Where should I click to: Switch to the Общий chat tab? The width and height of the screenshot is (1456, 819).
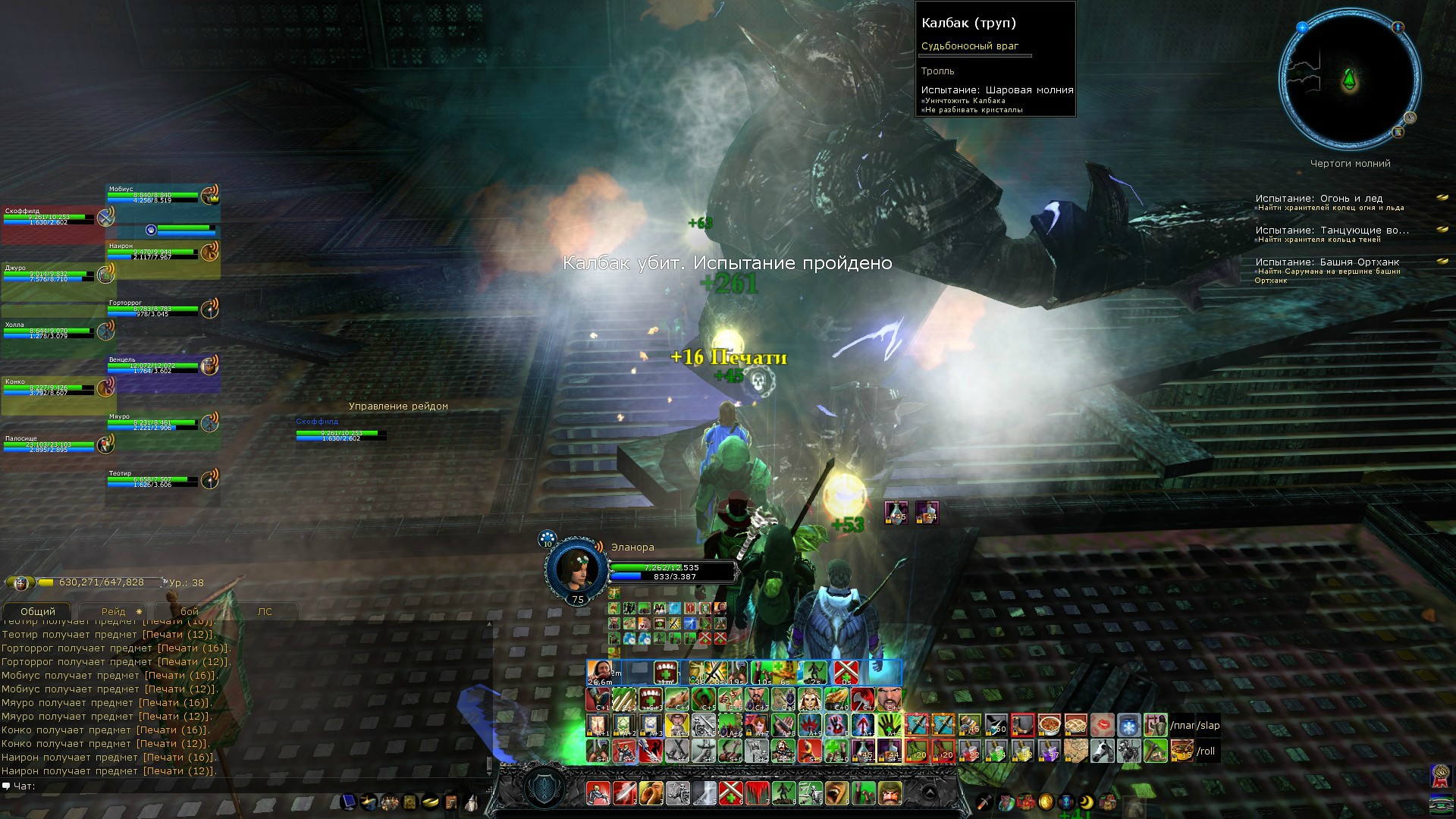point(38,611)
